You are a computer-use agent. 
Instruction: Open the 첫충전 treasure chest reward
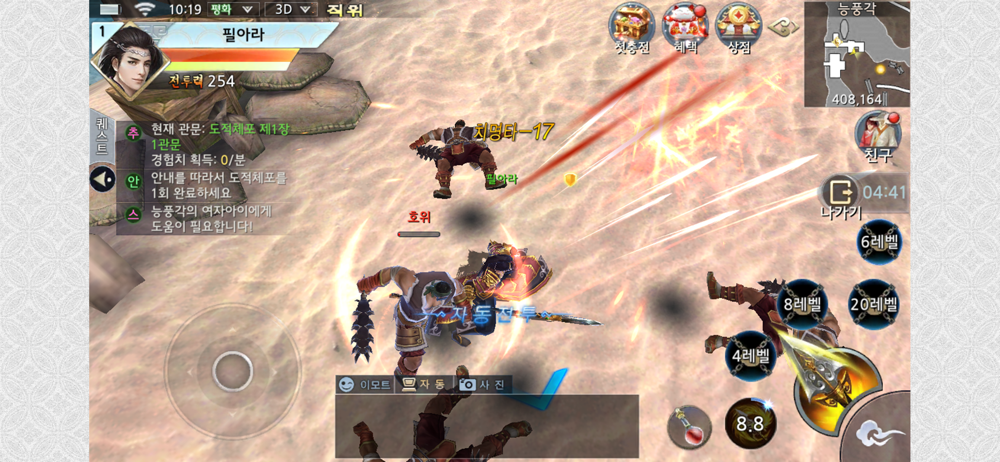(x=631, y=24)
